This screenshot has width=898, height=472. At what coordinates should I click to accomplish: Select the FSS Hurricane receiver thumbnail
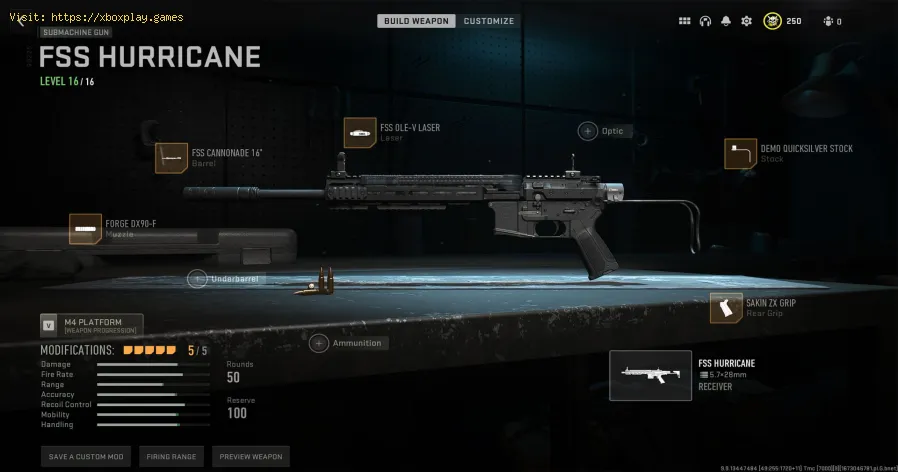coord(650,375)
